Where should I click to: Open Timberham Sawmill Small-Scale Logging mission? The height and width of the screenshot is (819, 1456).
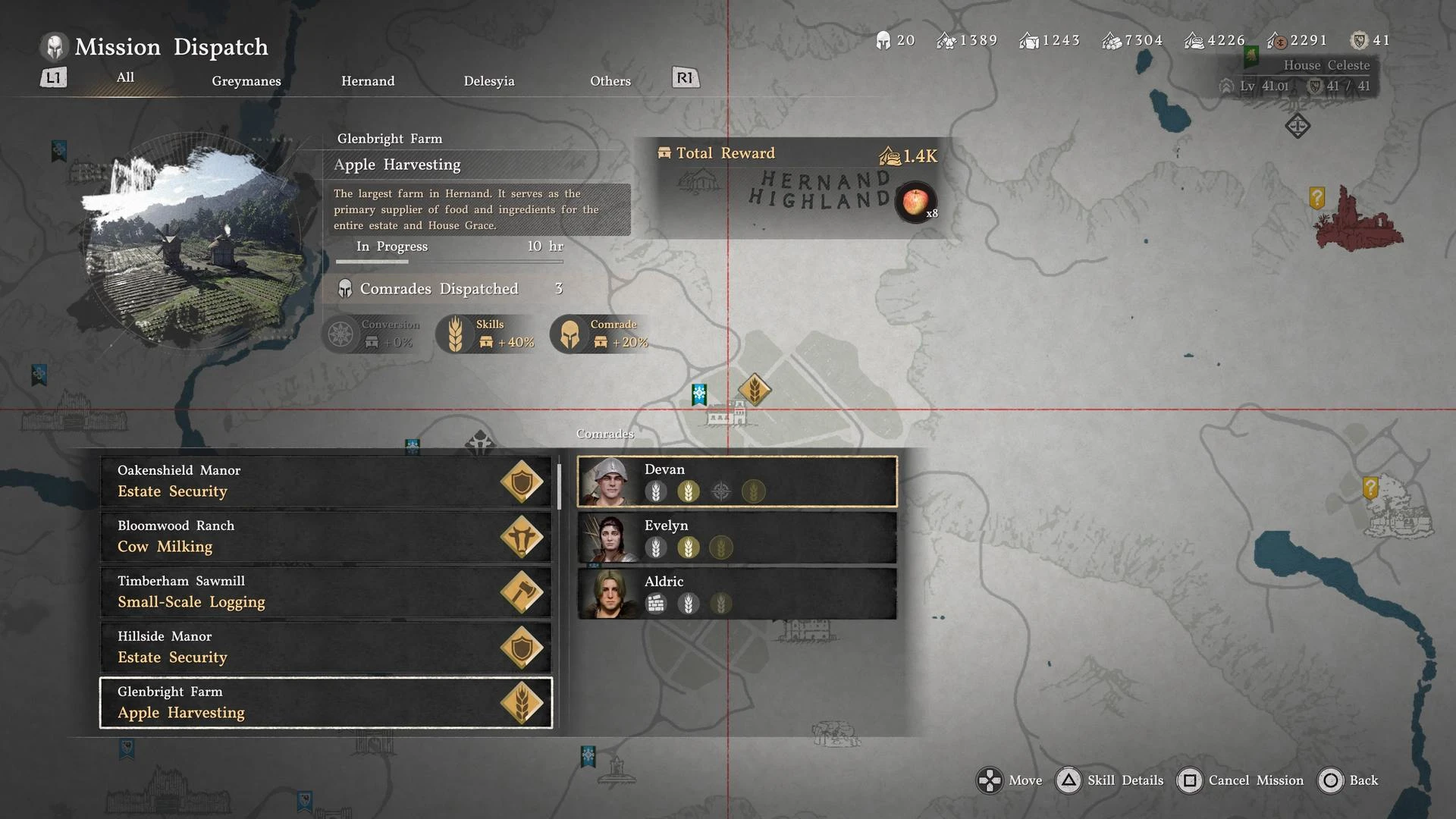point(326,592)
